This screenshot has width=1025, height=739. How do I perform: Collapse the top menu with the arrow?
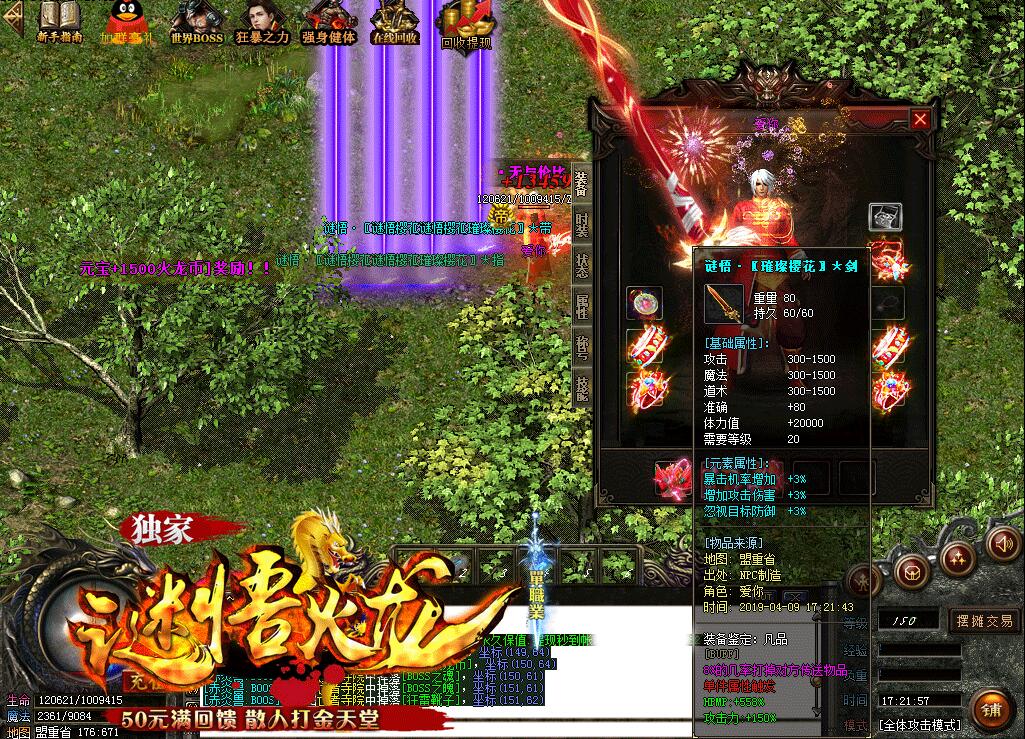click(11, 22)
